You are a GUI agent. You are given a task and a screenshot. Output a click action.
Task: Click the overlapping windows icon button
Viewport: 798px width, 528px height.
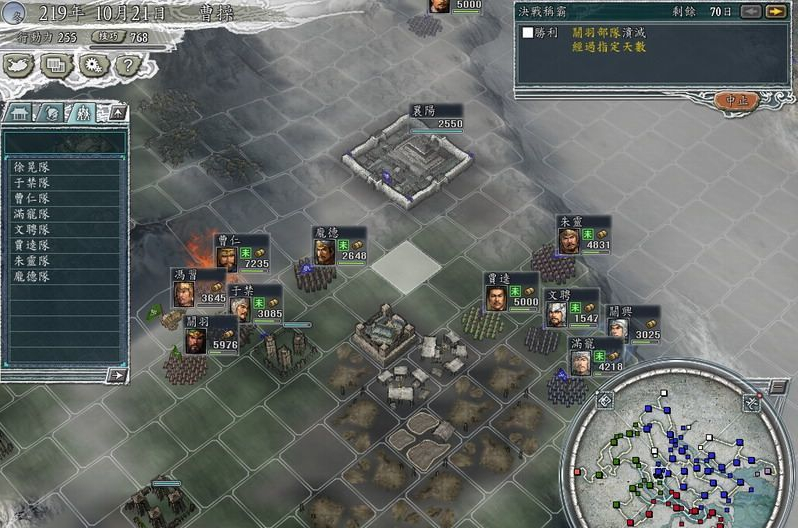point(56,66)
